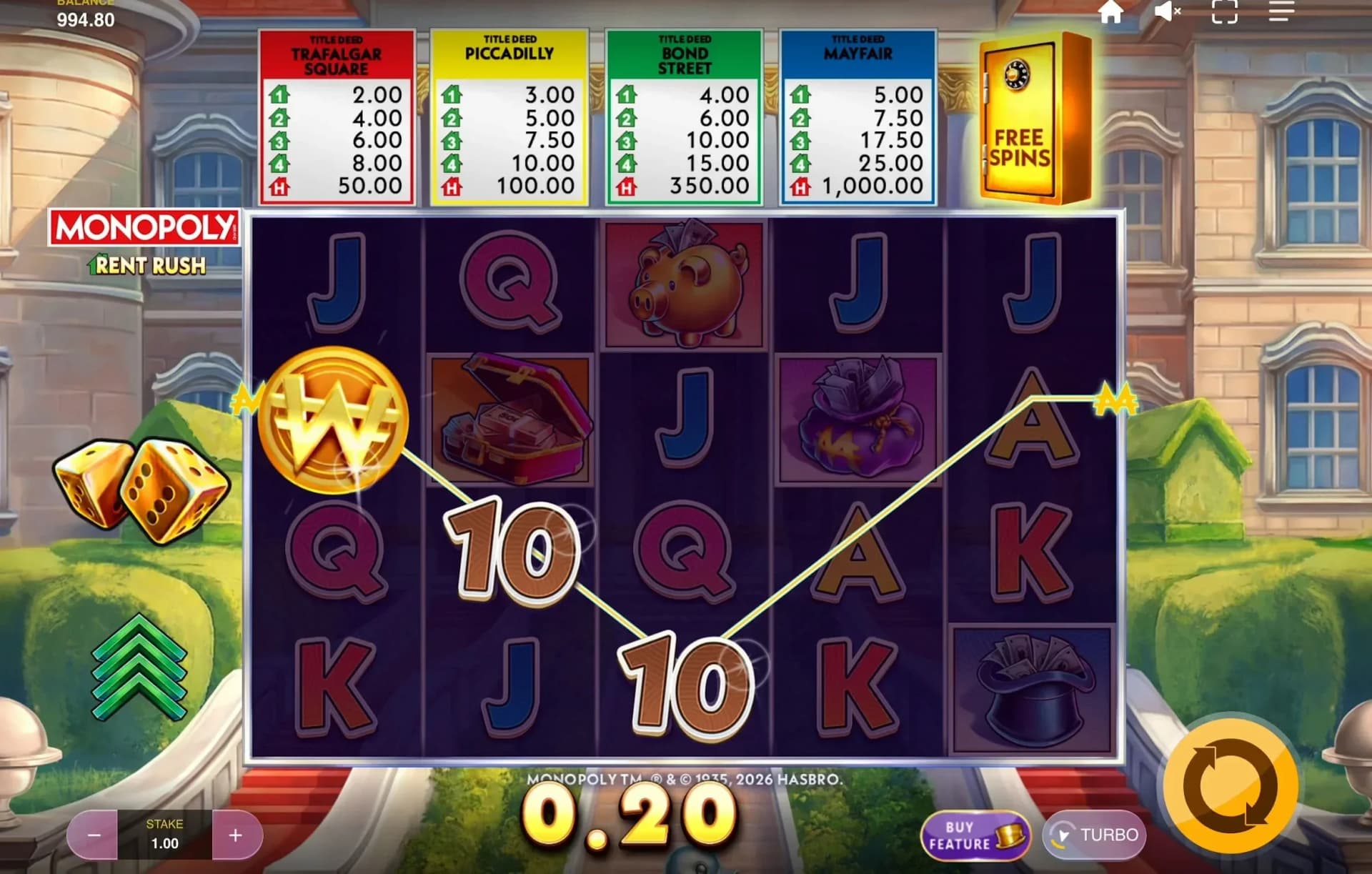Image resolution: width=1372 pixels, height=874 pixels.
Task: Click the stake amount field showing 1.00
Action: pos(165,834)
